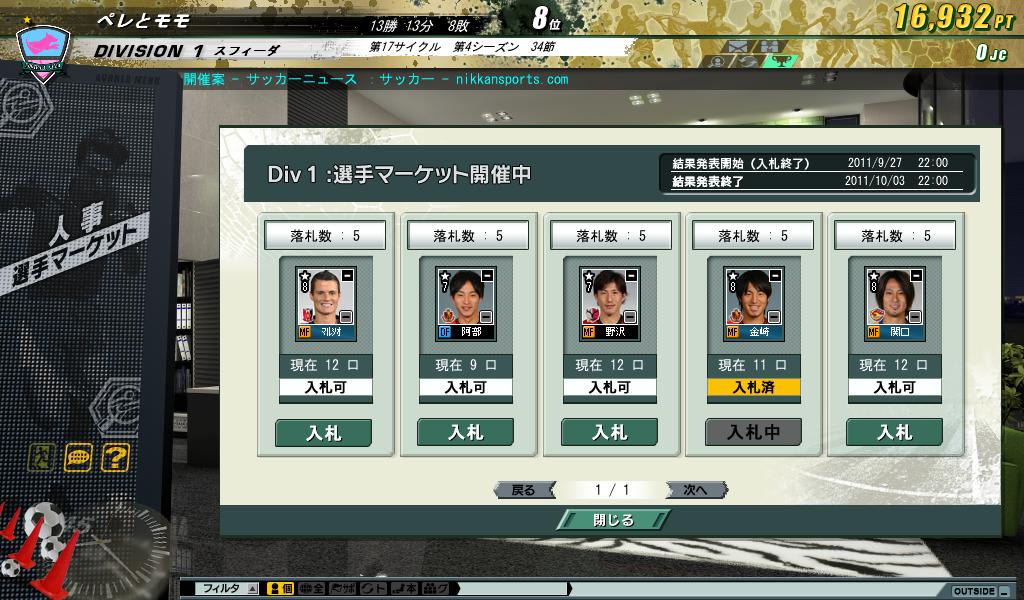Go to next page with 次へ

pyautogui.click(x=696, y=490)
